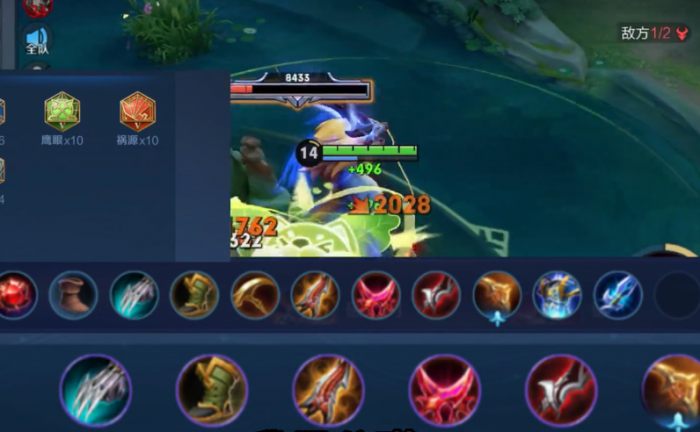Select the small fiery sword item icon
The height and width of the screenshot is (432, 700).
coord(315,295)
